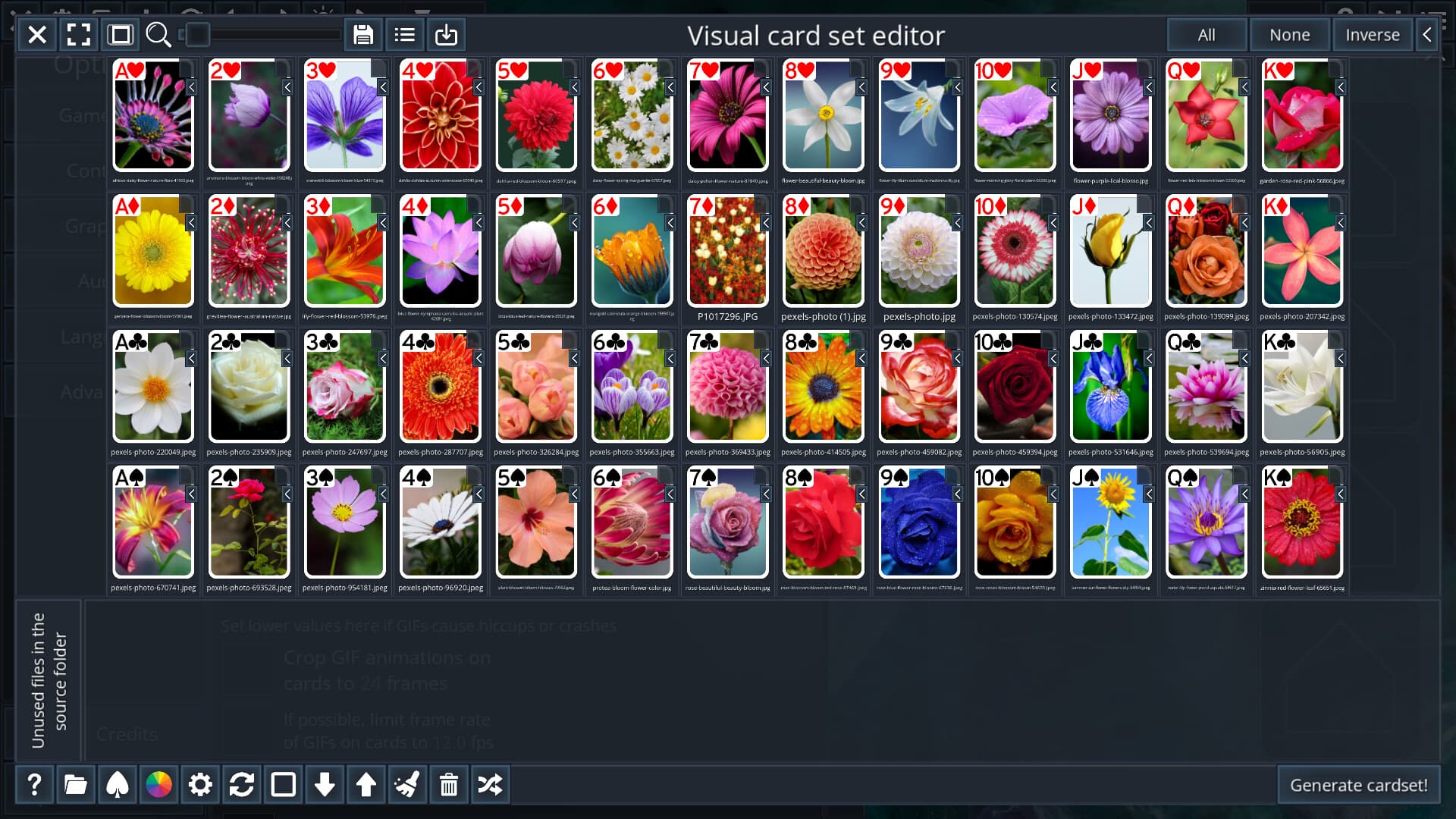1456x819 pixels.
Task: Collapse the editor with the top-right chevron
Action: coord(1426,34)
